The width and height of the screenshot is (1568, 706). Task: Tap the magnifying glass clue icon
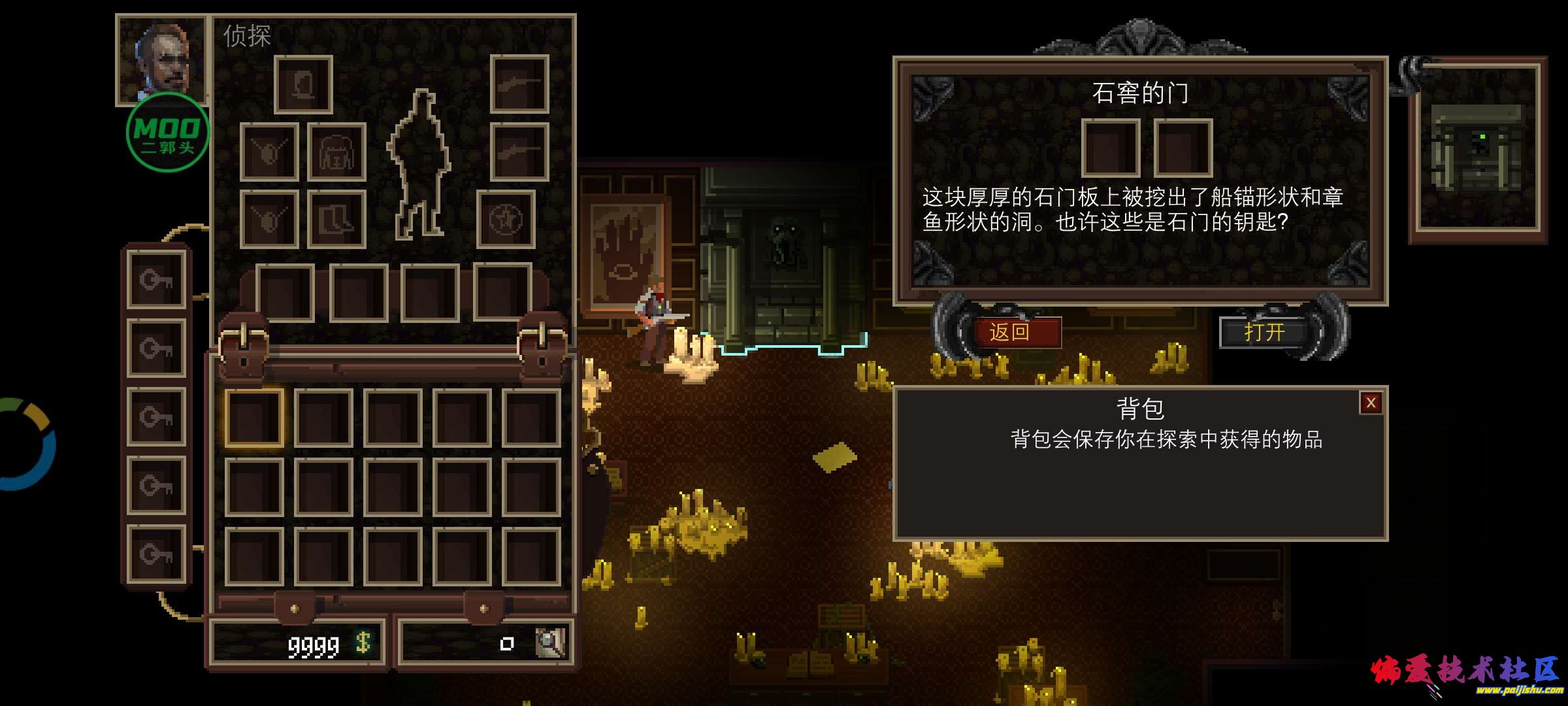coord(549,643)
